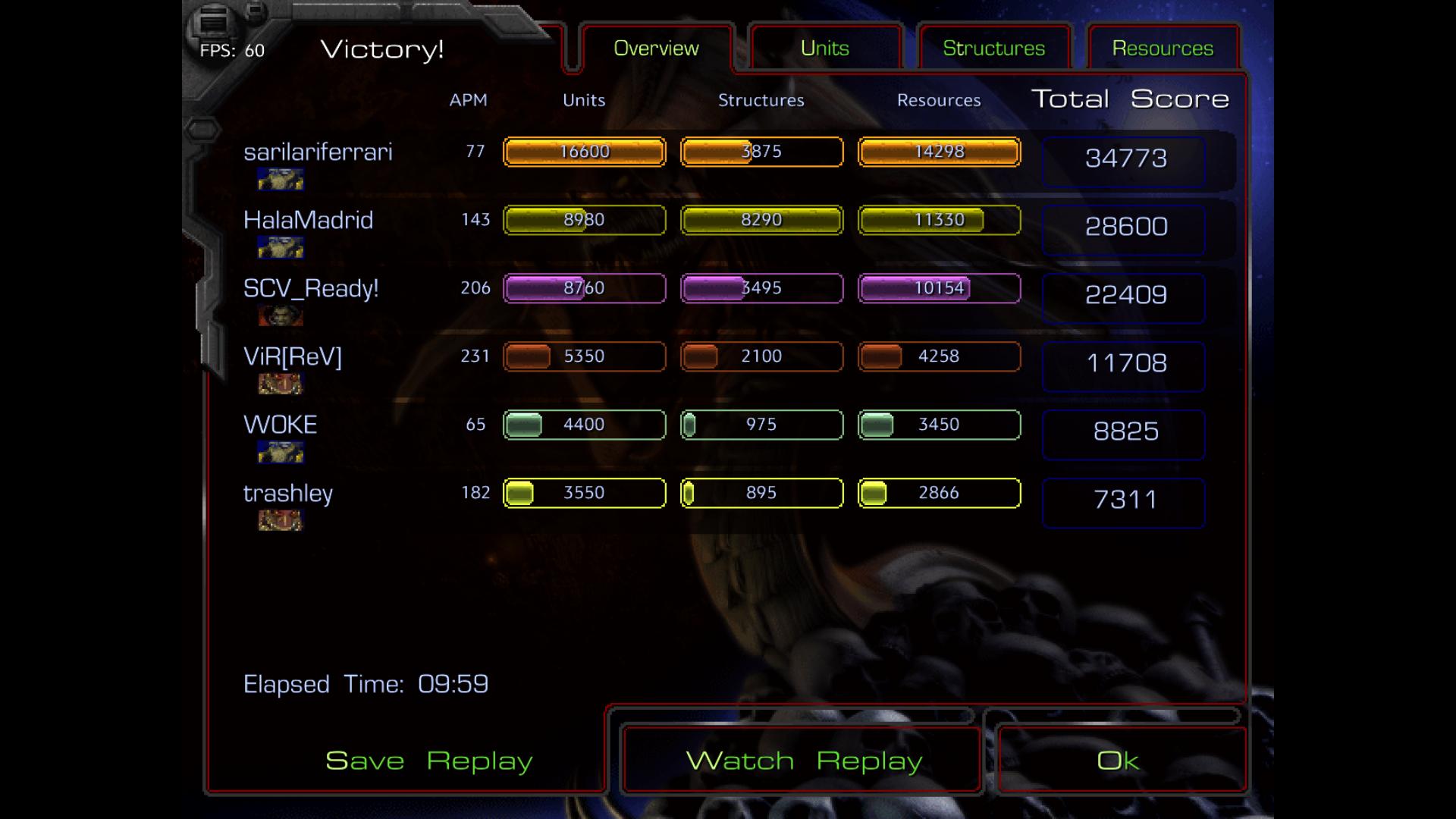The height and width of the screenshot is (819, 1456).
Task: Choose the SCV_Ready! player entry
Action: click(x=311, y=289)
